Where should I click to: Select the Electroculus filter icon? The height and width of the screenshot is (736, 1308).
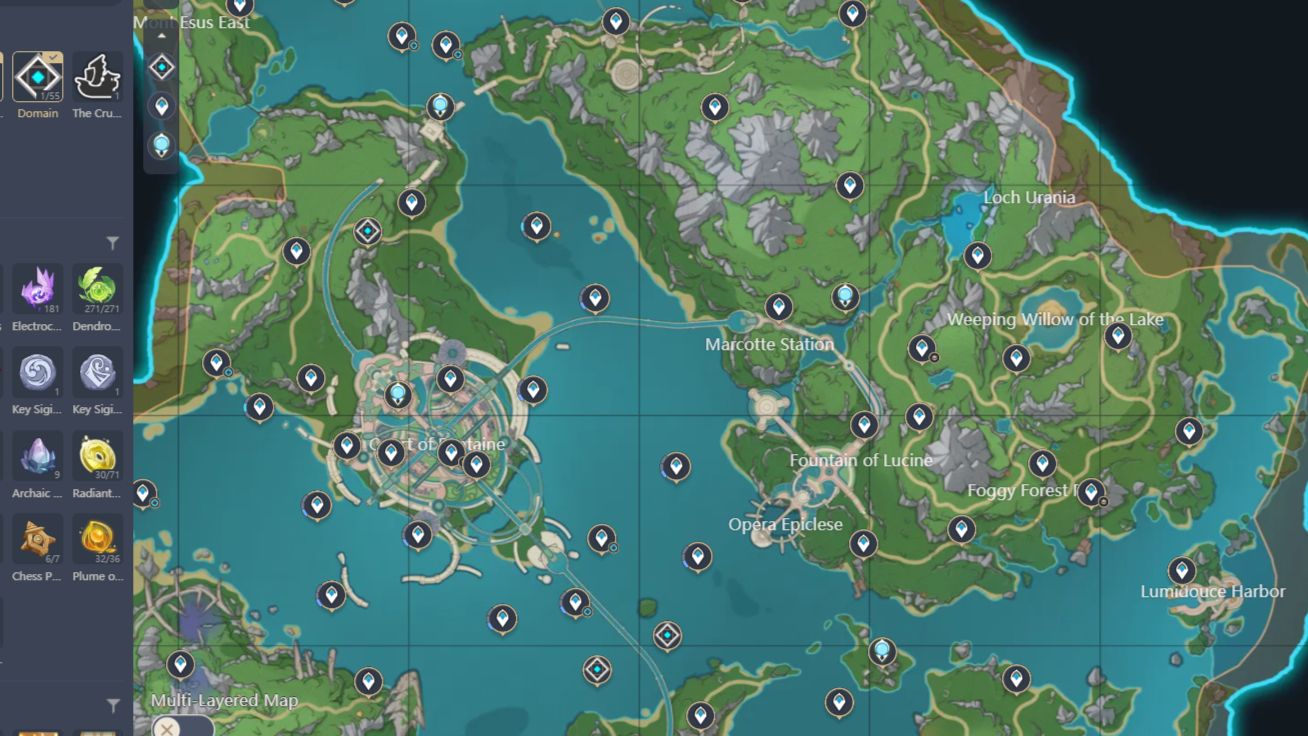click(37, 287)
